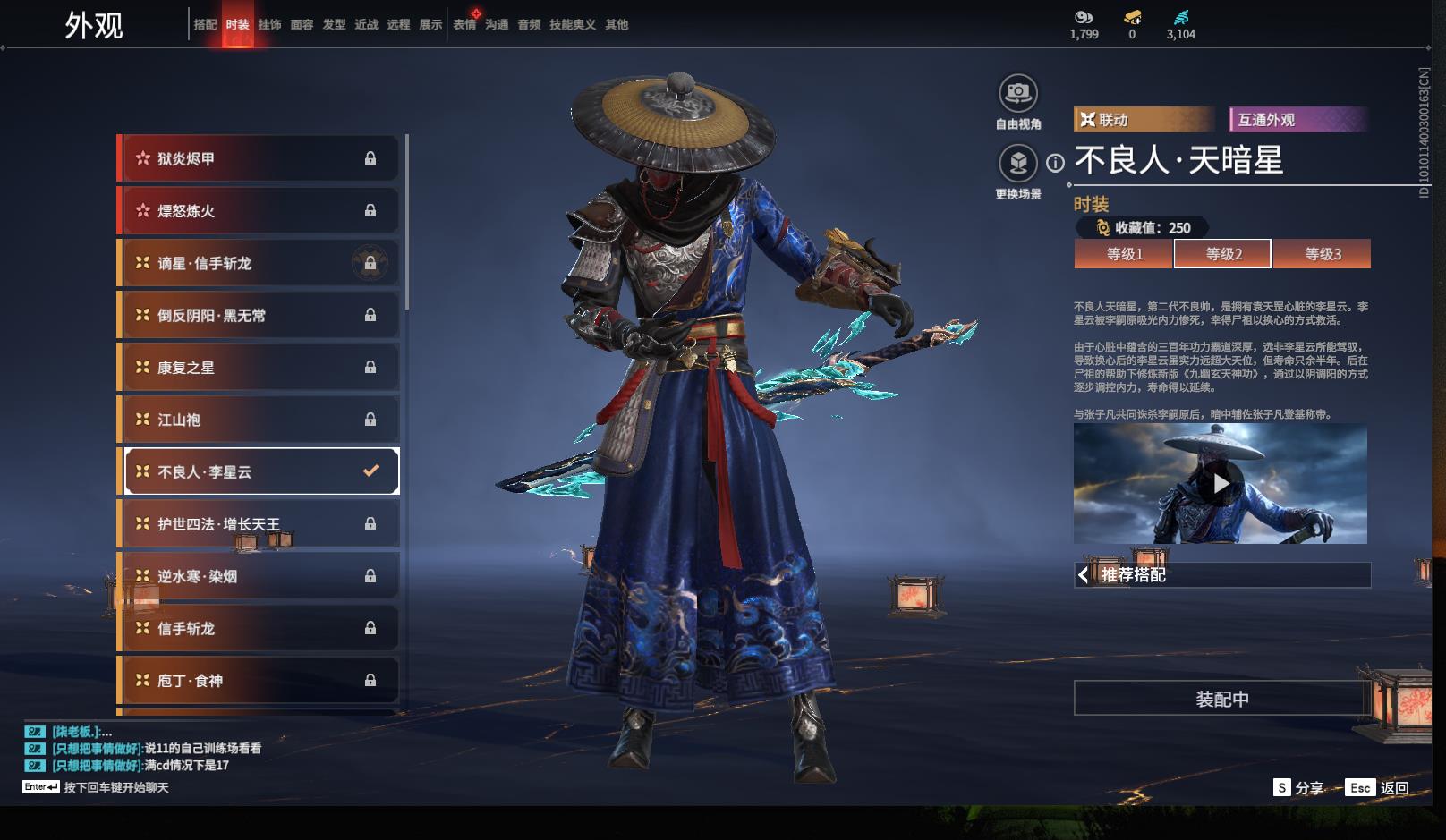Switch to the 挂饰 tab
This screenshot has width=1446, height=840.
(x=269, y=25)
